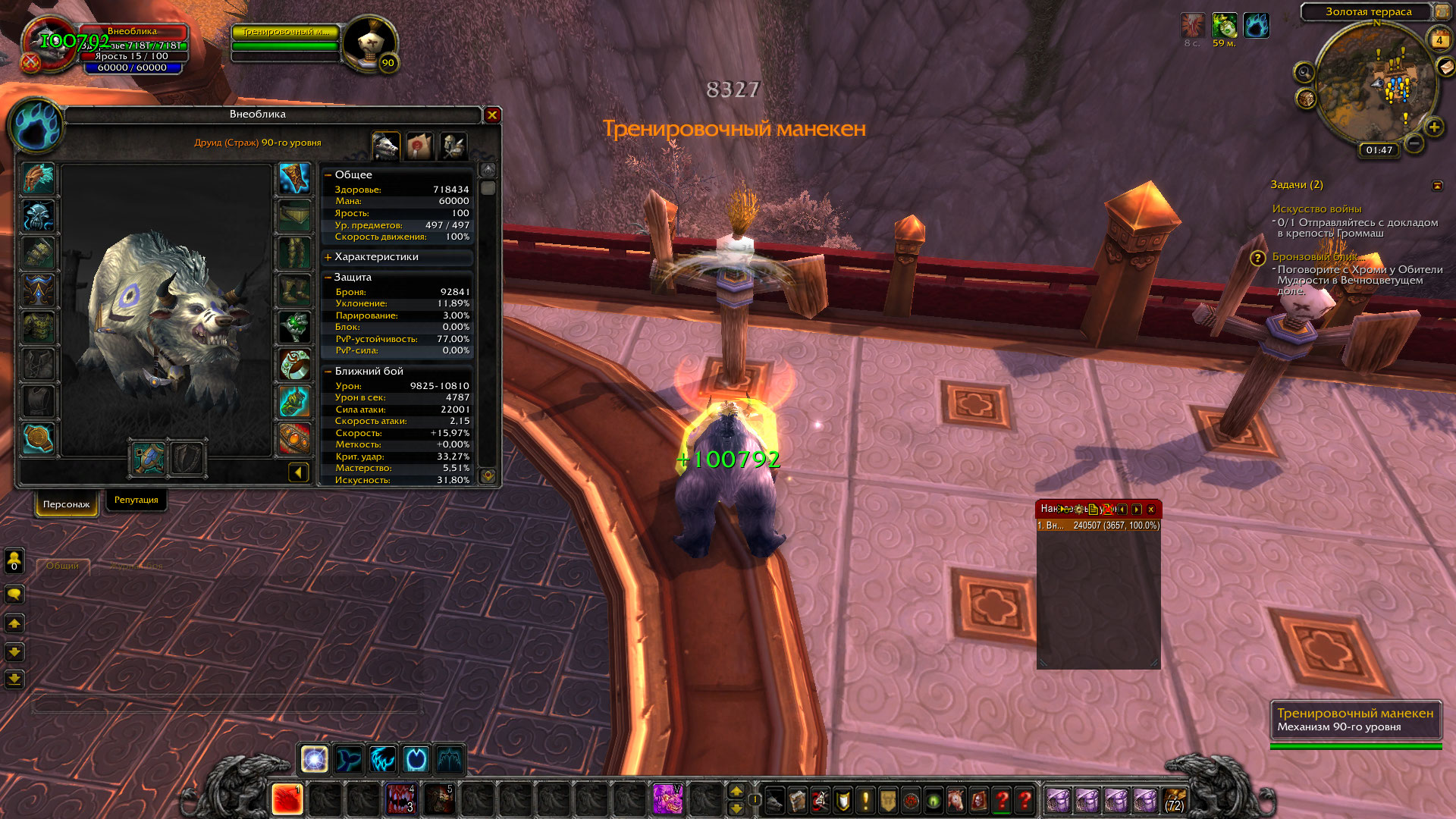Screen dimensions: 1456x819
Task: Select the Искусство войны quest in tracker
Action: point(1316,209)
